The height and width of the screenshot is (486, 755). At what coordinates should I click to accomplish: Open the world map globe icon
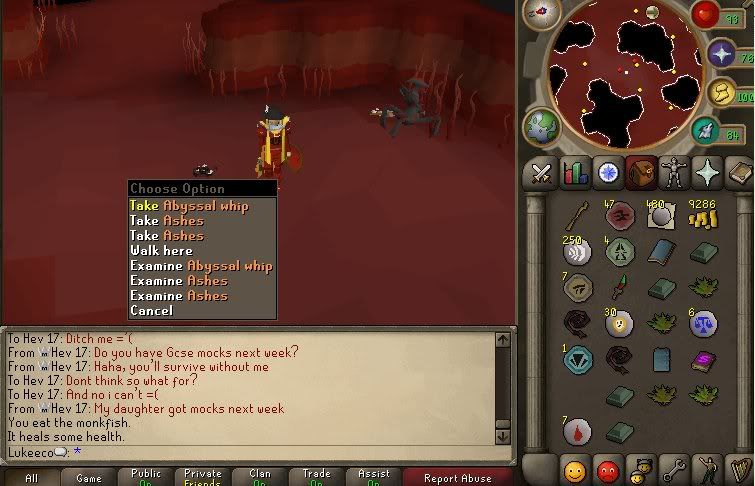(541, 127)
